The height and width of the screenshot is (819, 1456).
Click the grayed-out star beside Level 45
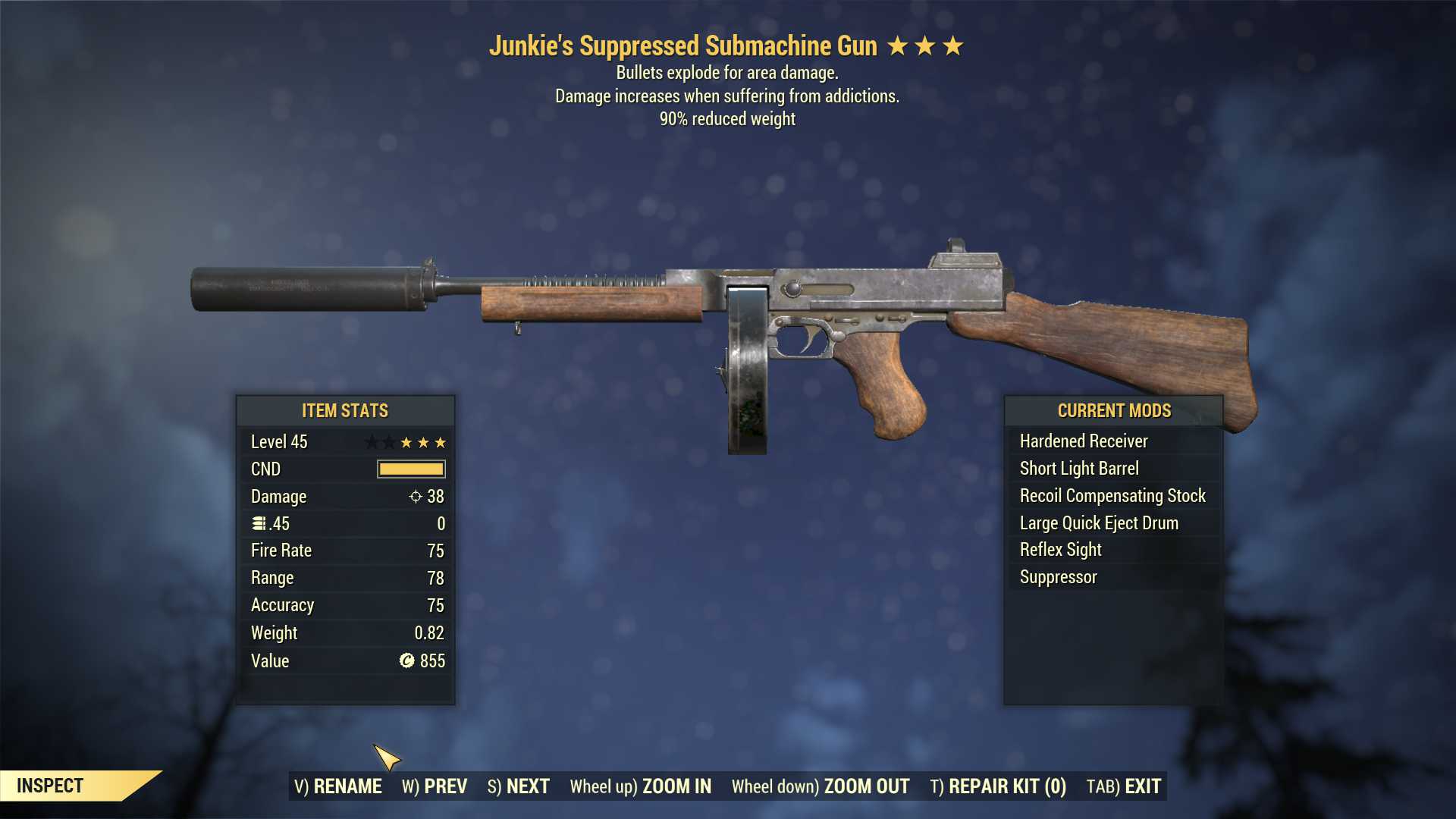[x=372, y=441]
